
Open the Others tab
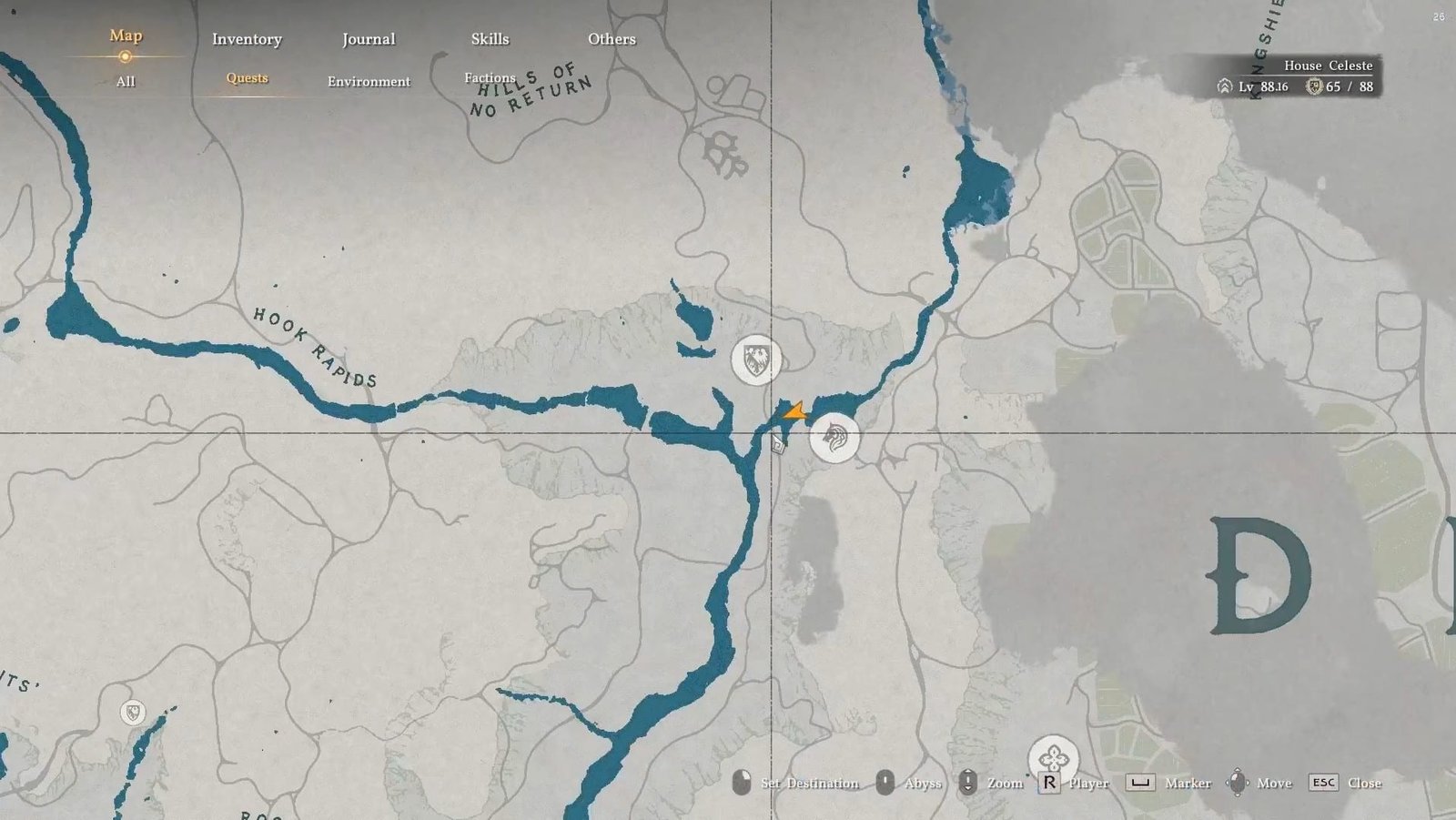click(x=612, y=39)
